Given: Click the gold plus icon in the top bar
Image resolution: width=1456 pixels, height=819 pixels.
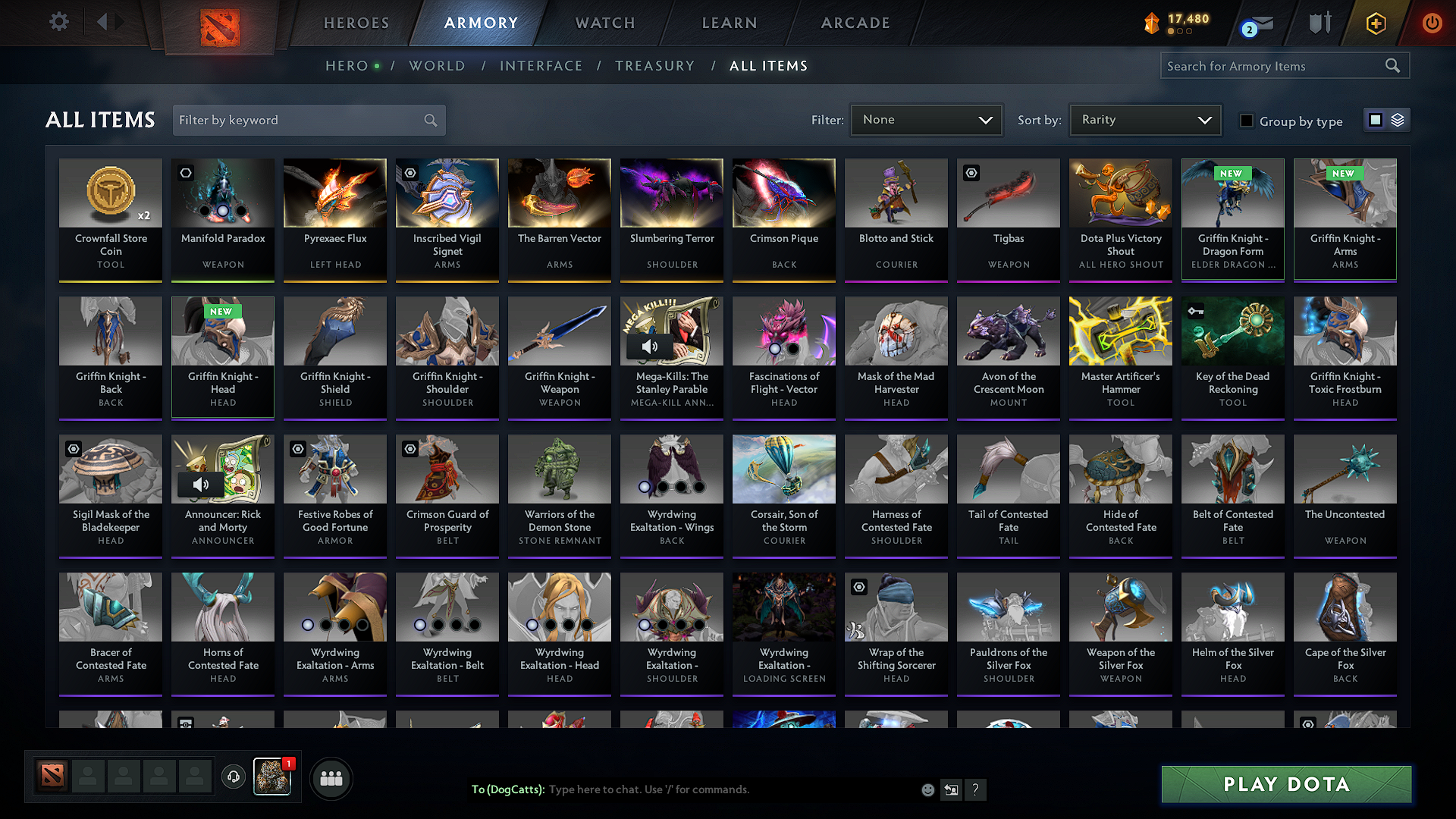Looking at the screenshot, I should [x=1375, y=23].
